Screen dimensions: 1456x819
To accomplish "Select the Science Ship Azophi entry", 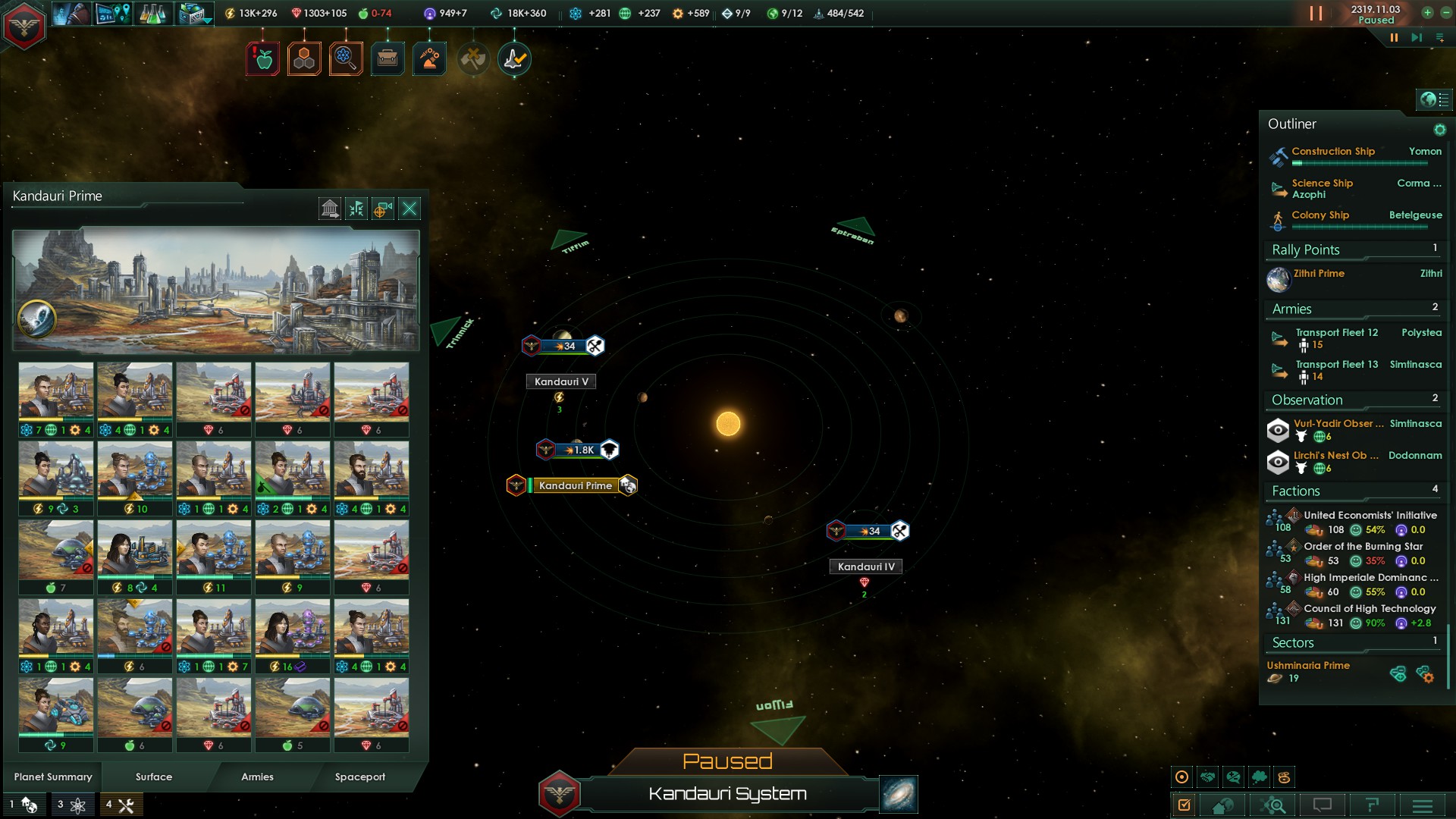I will point(1323,188).
